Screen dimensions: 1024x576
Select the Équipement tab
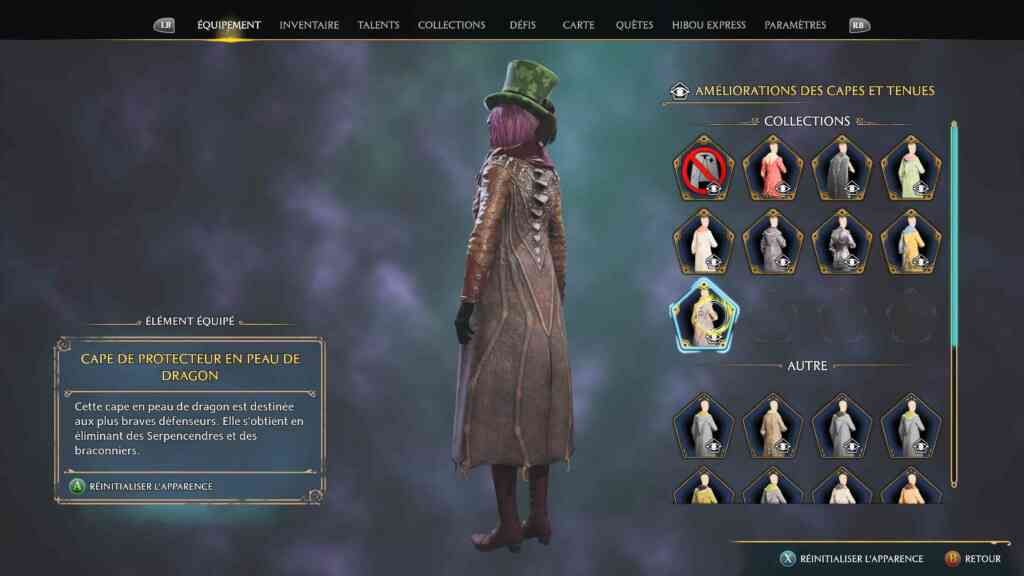point(229,25)
